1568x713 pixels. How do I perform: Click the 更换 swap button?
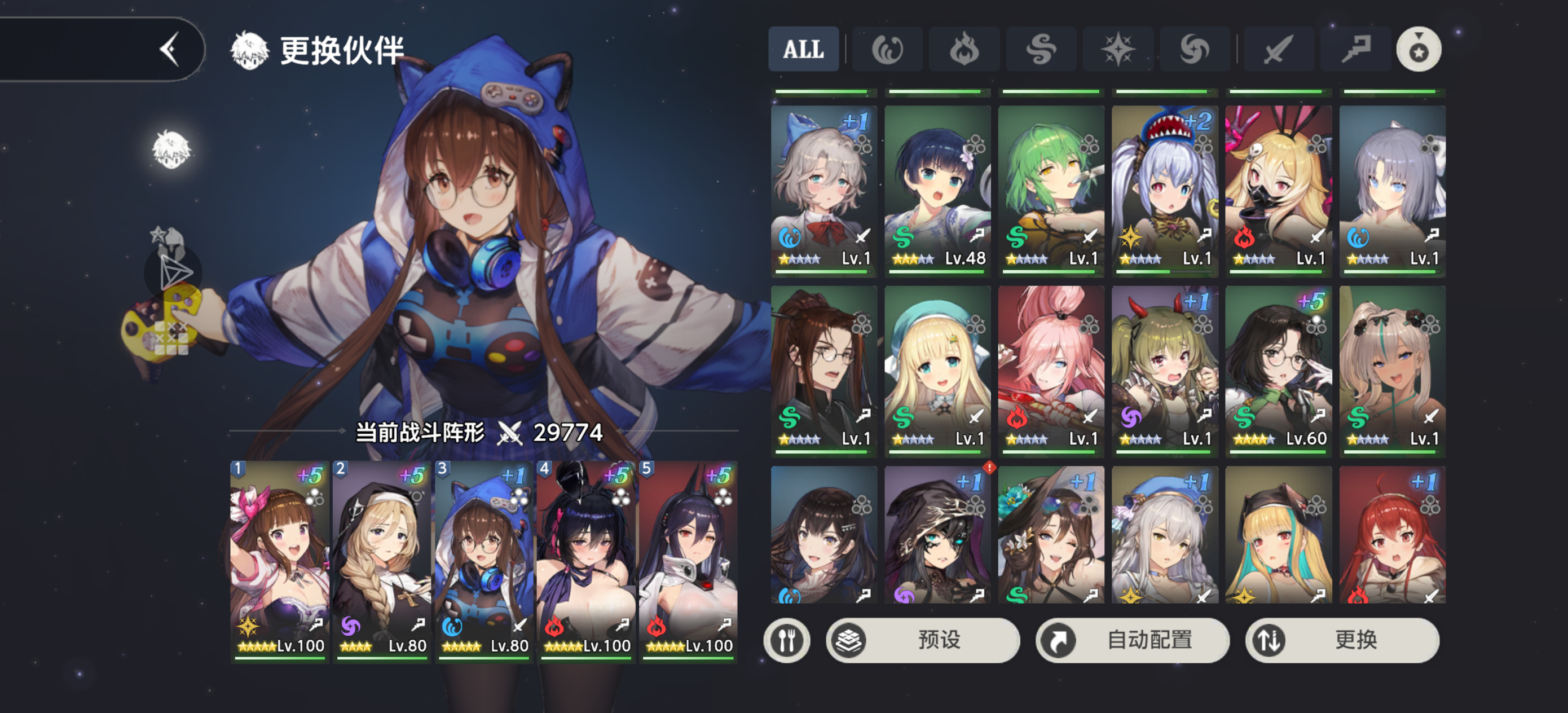point(1342,640)
